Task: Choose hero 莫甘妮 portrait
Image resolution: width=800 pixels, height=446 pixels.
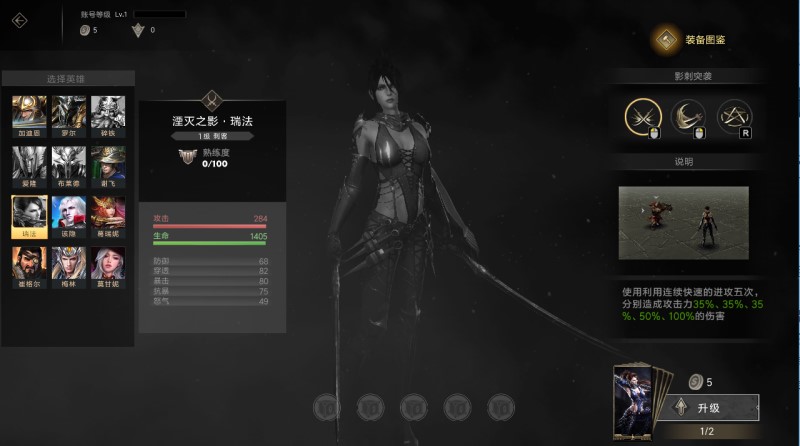Action: pos(108,264)
